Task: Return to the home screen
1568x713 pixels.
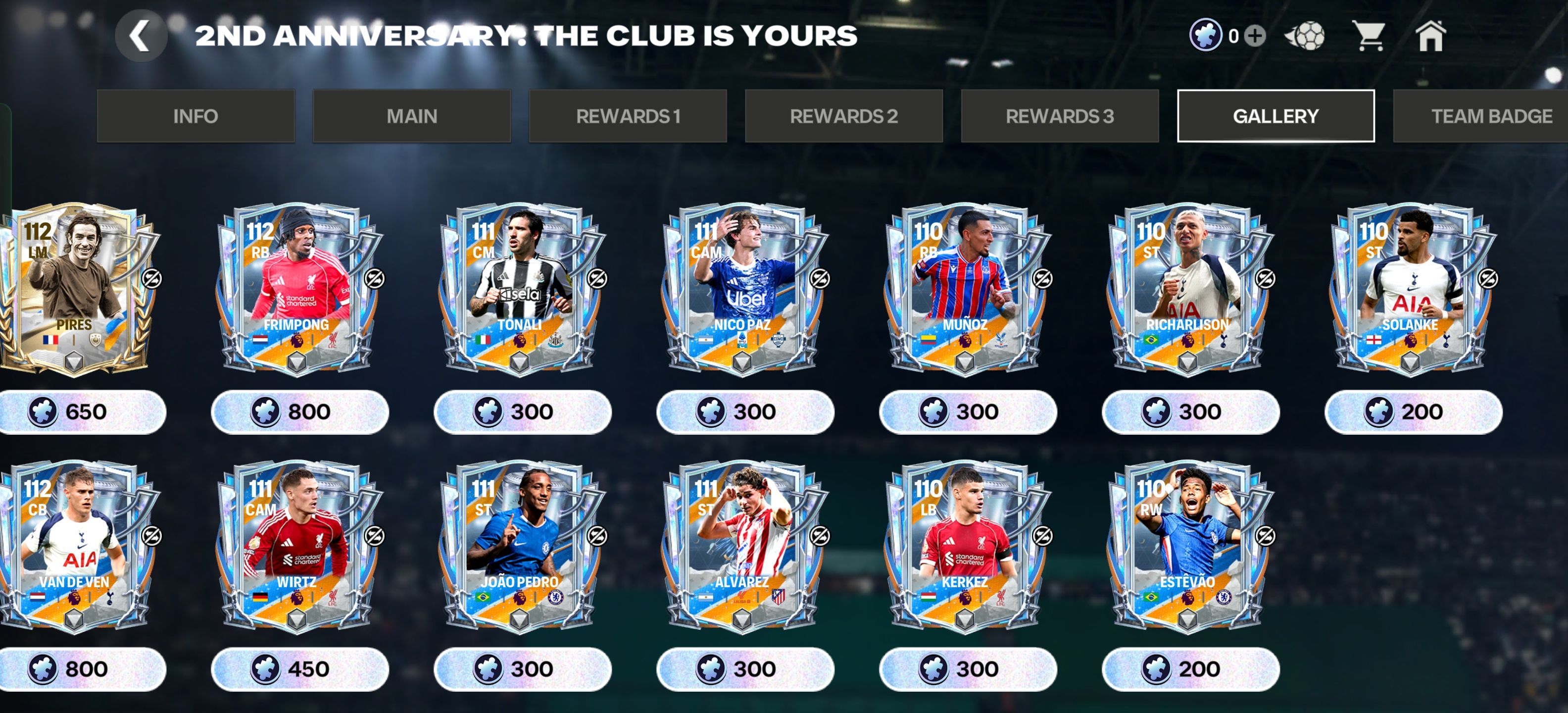Action: coord(1430,36)
